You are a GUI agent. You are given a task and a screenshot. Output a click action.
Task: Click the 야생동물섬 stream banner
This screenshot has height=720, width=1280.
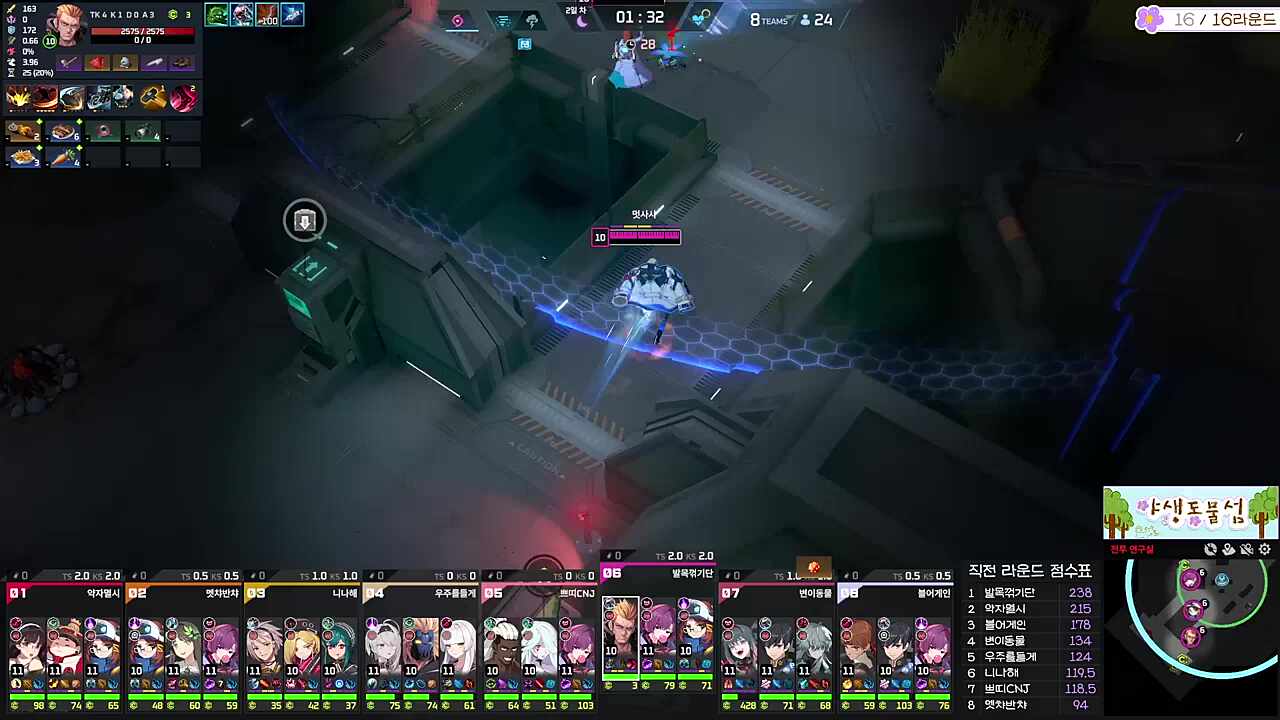coord(1190,513)
